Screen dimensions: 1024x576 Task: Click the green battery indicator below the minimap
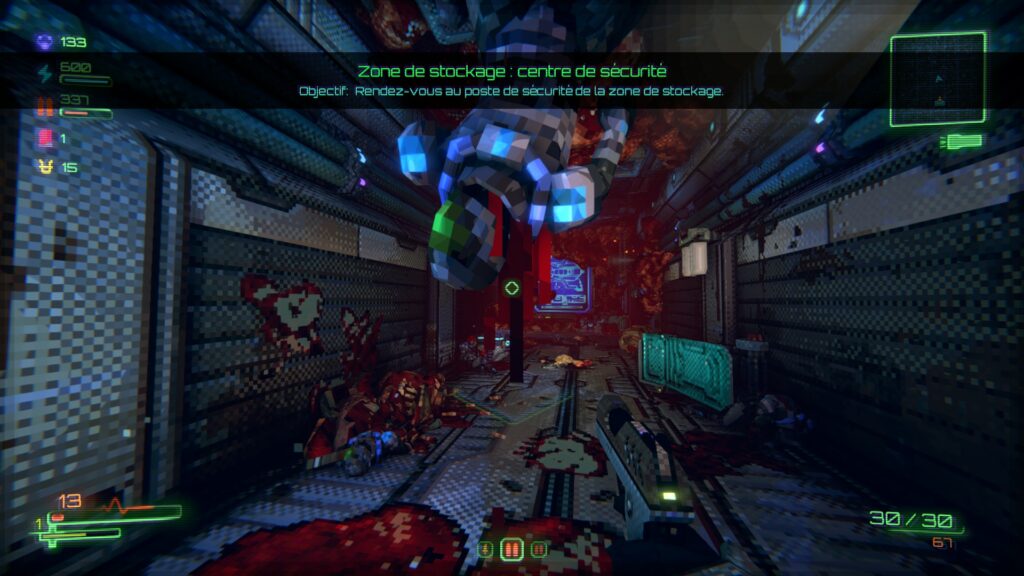click(960, 141)
